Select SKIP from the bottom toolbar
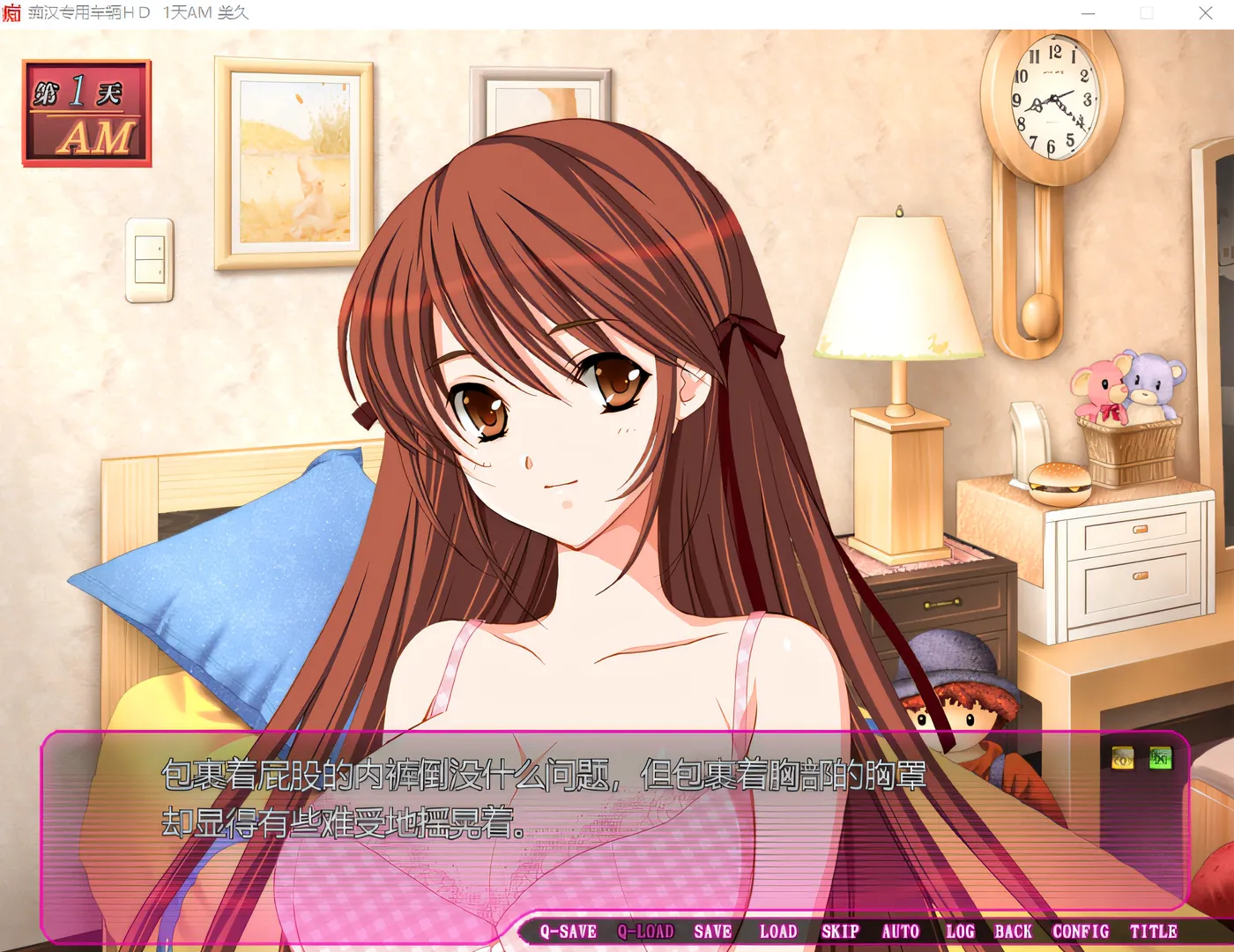1234x952 pixels. click(841, 931)
